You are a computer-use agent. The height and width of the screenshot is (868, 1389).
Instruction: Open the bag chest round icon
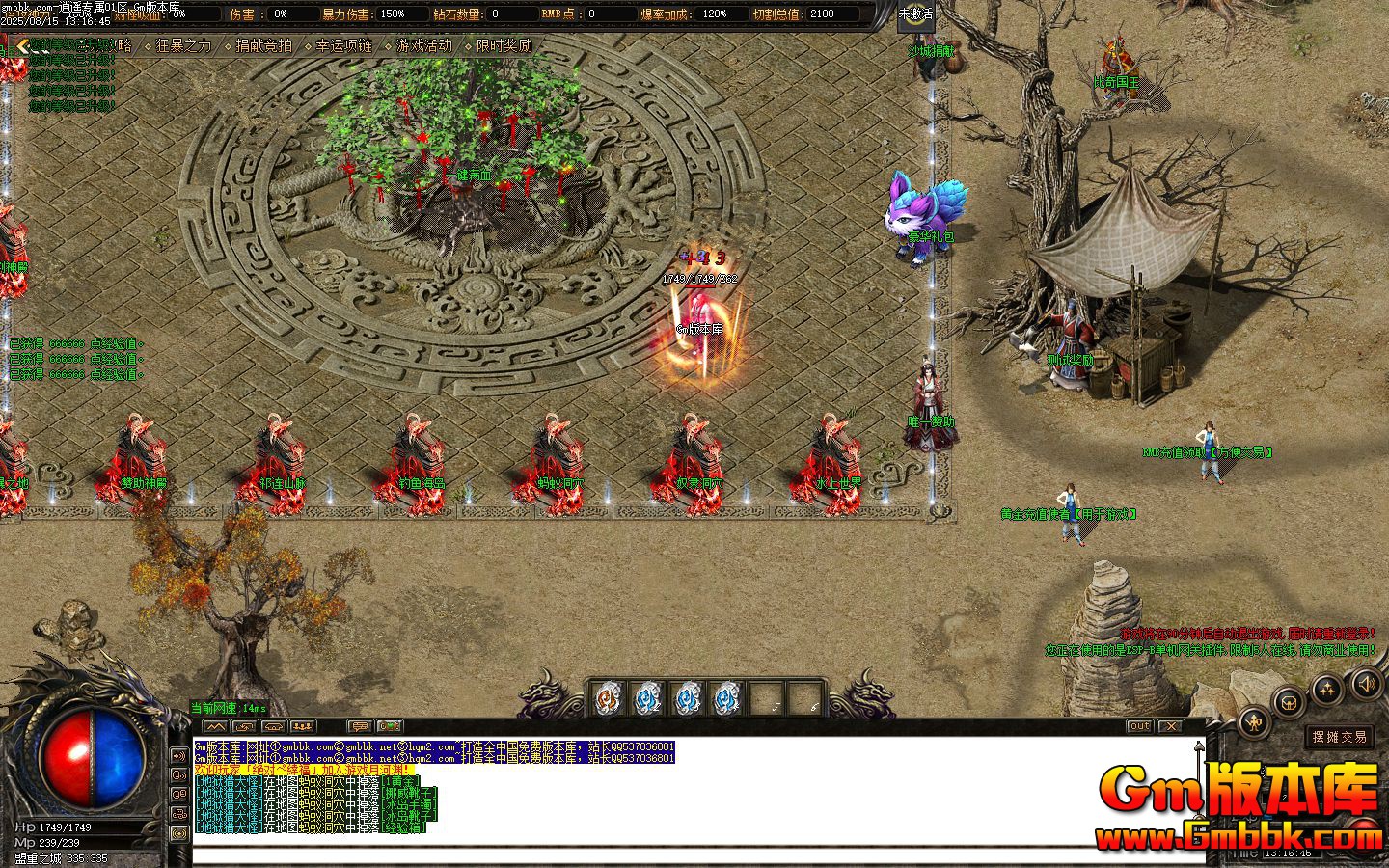1288,702
